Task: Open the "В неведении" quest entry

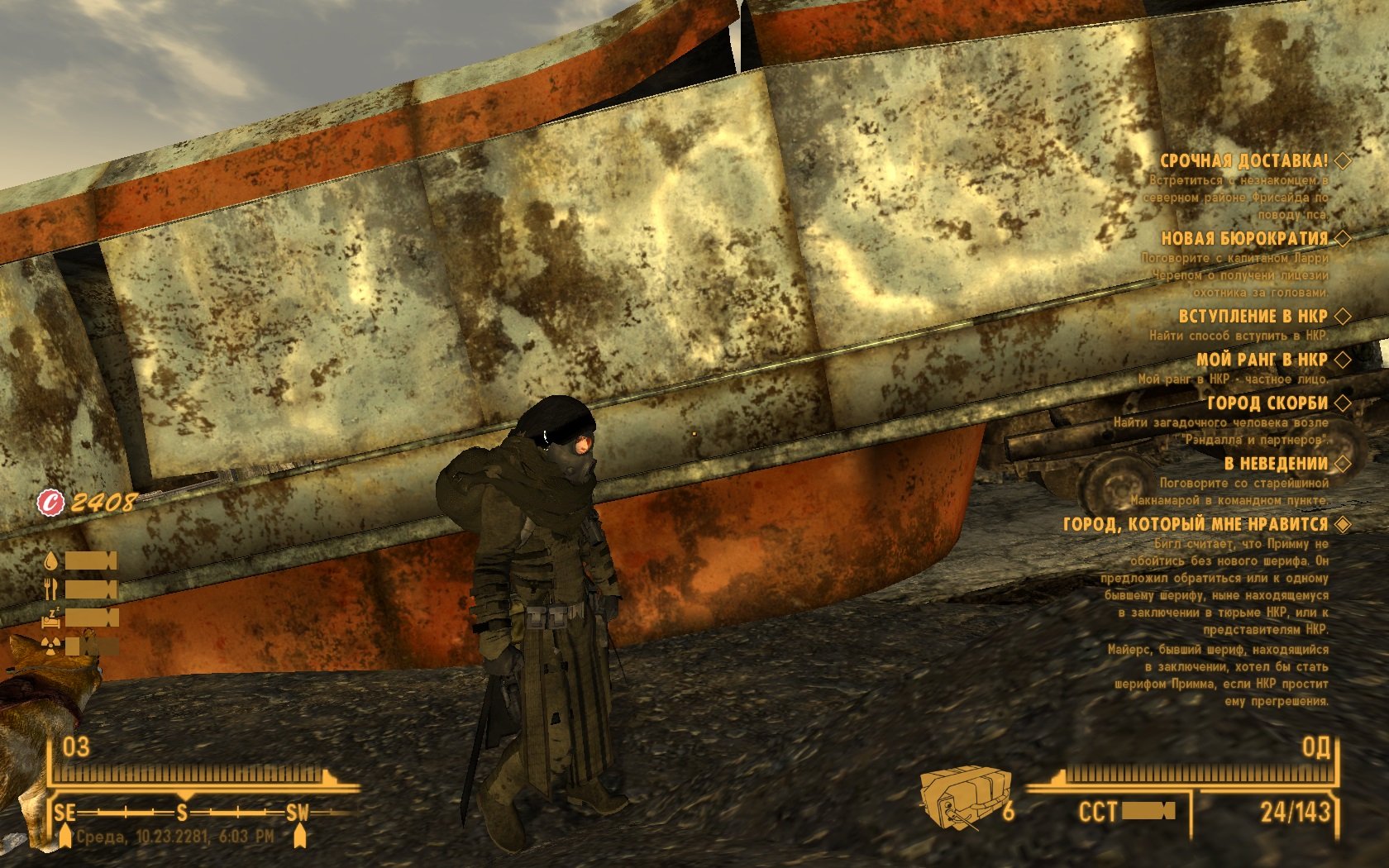Action: (x=1276, y=464)
